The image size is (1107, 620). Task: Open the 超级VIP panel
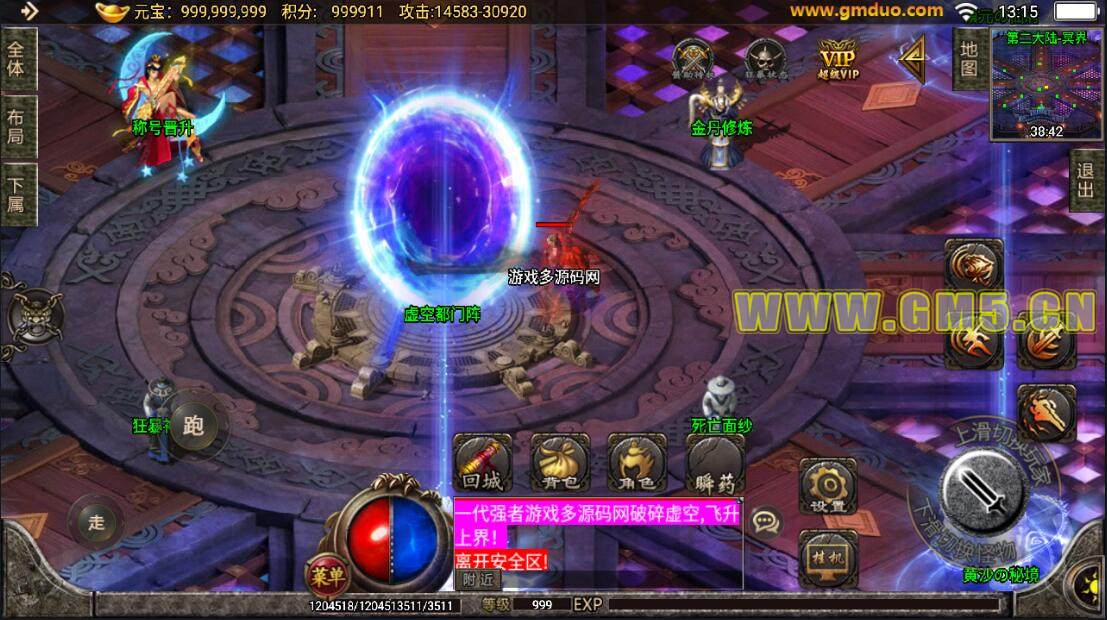tap(839, 59)
